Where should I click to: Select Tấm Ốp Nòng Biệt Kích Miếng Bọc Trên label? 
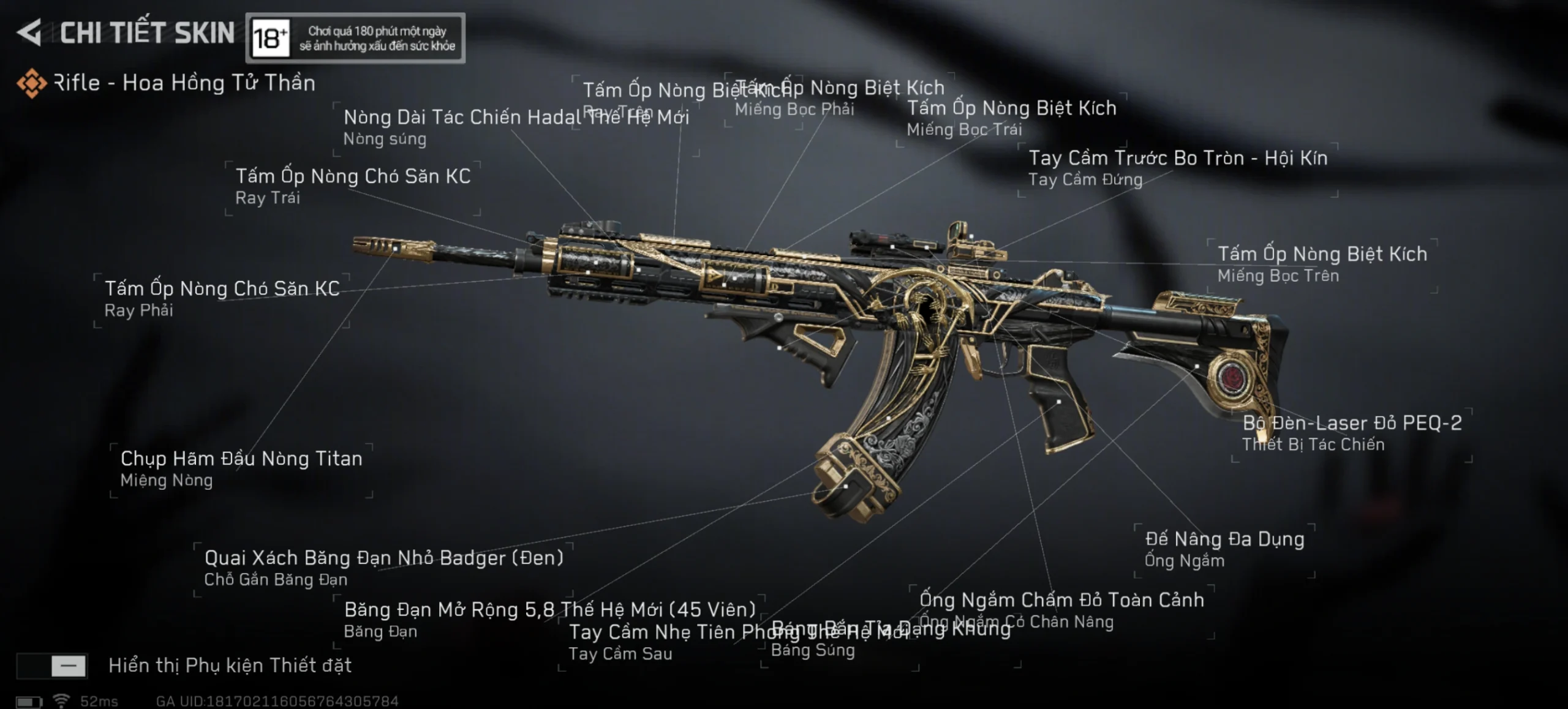click(1321, 263)
